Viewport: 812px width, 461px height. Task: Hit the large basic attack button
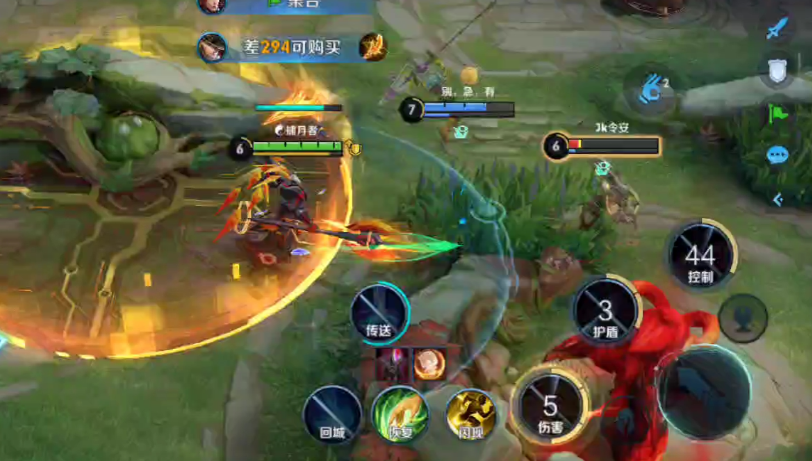pyautogui.click(x=704, y=391)
